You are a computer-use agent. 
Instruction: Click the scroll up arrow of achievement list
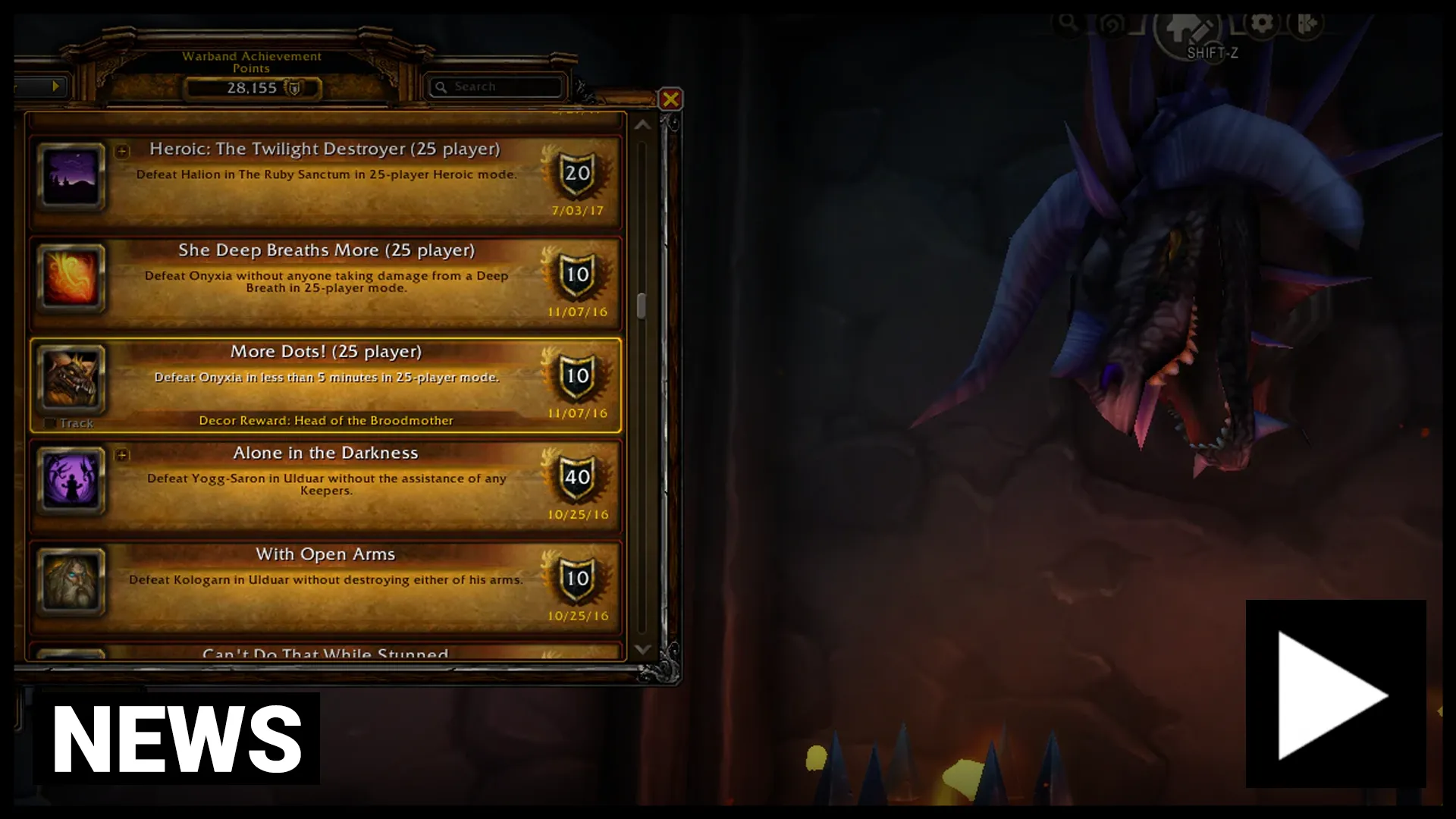pos(642,125)
